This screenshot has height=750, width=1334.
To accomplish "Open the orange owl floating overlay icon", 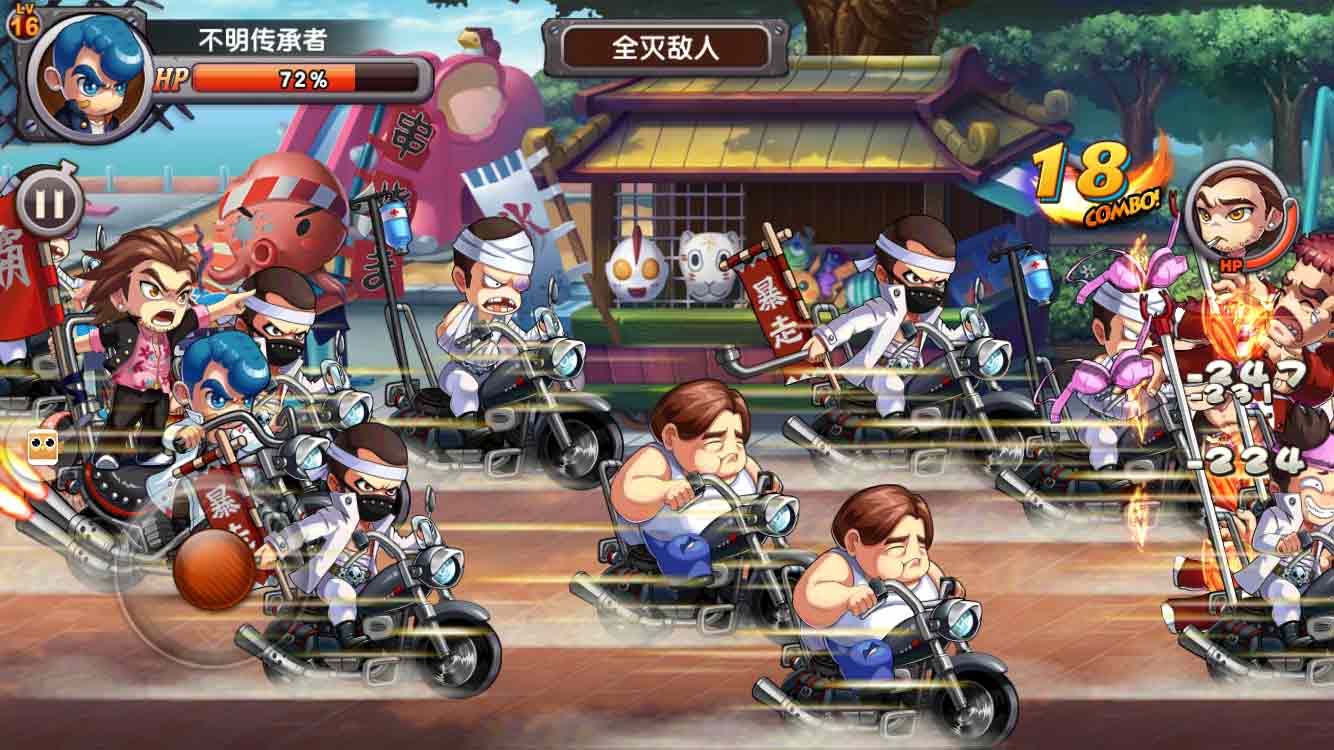I will (x=42, y=447).
